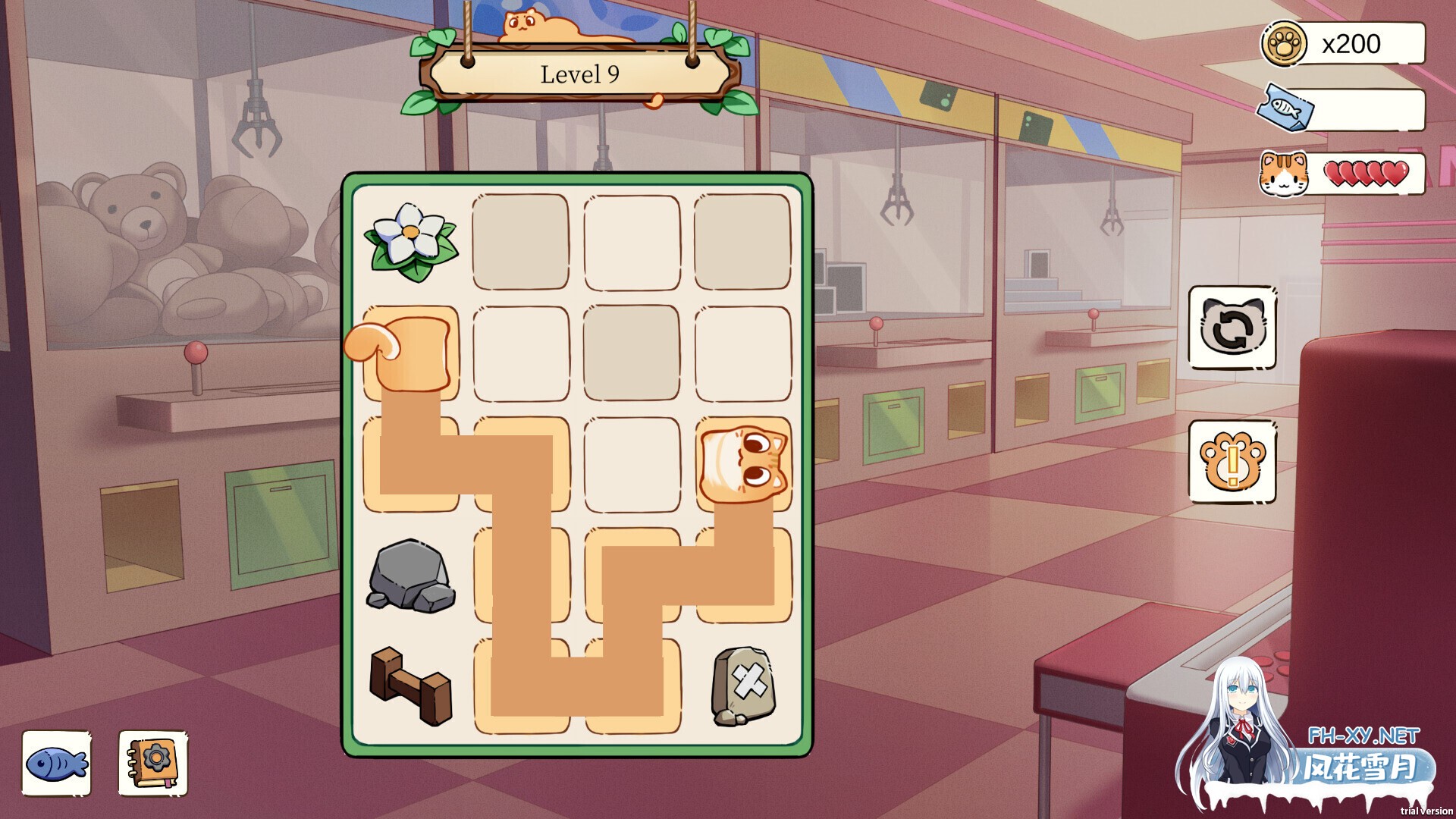Click the gravestone tile
Screen dimensions: 1456x819
pyautogui.click(x=743, y=686)
